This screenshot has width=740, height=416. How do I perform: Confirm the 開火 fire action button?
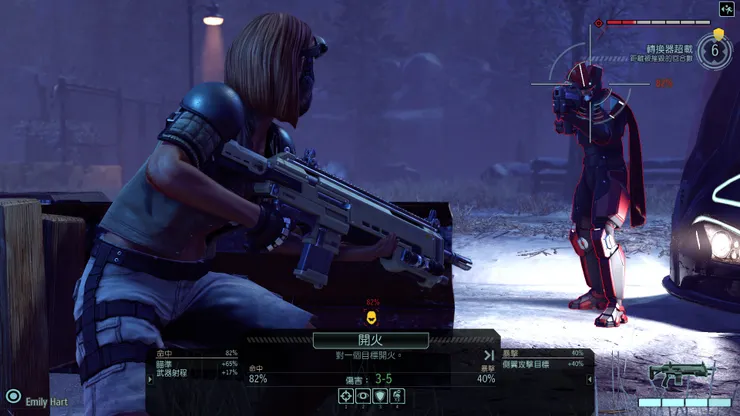(370, 340)
